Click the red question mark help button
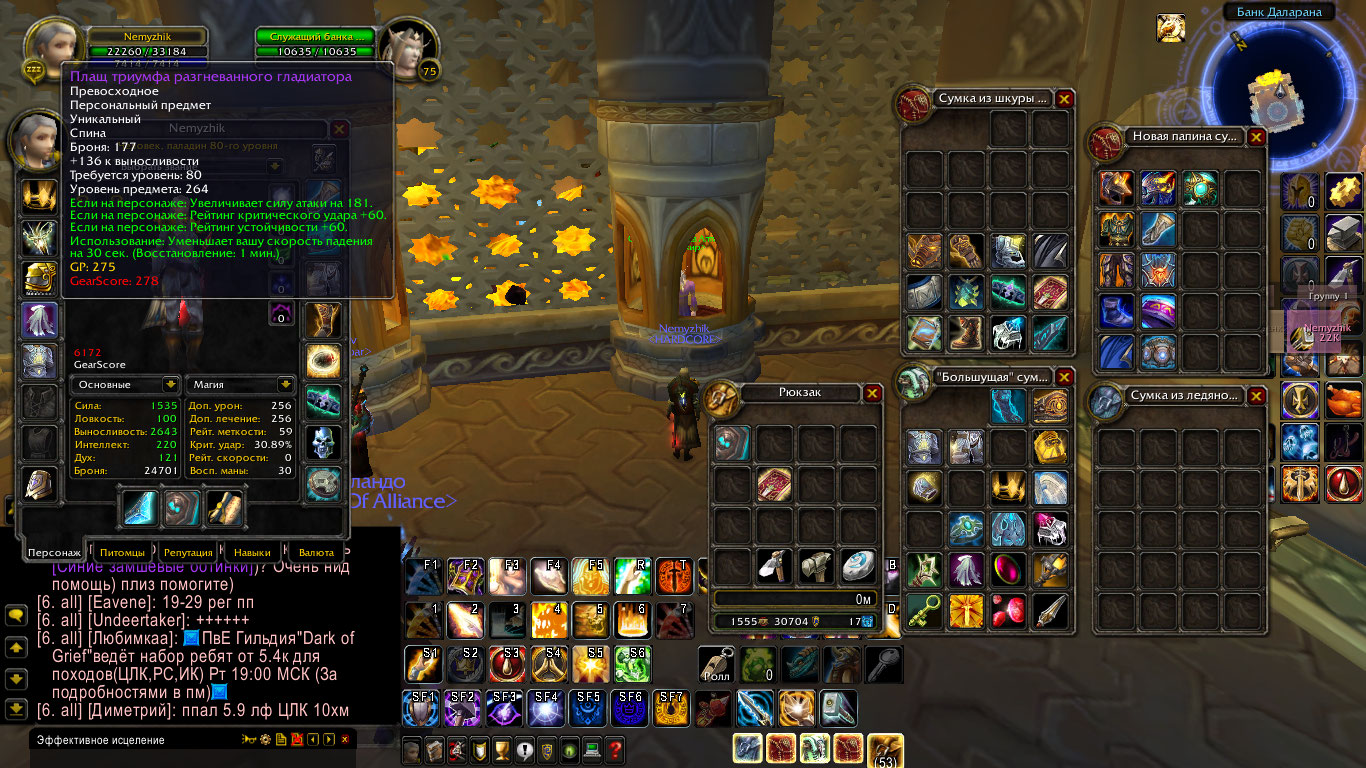The height and width of the screenshot is (768, 1366). [x=614, y=748]
